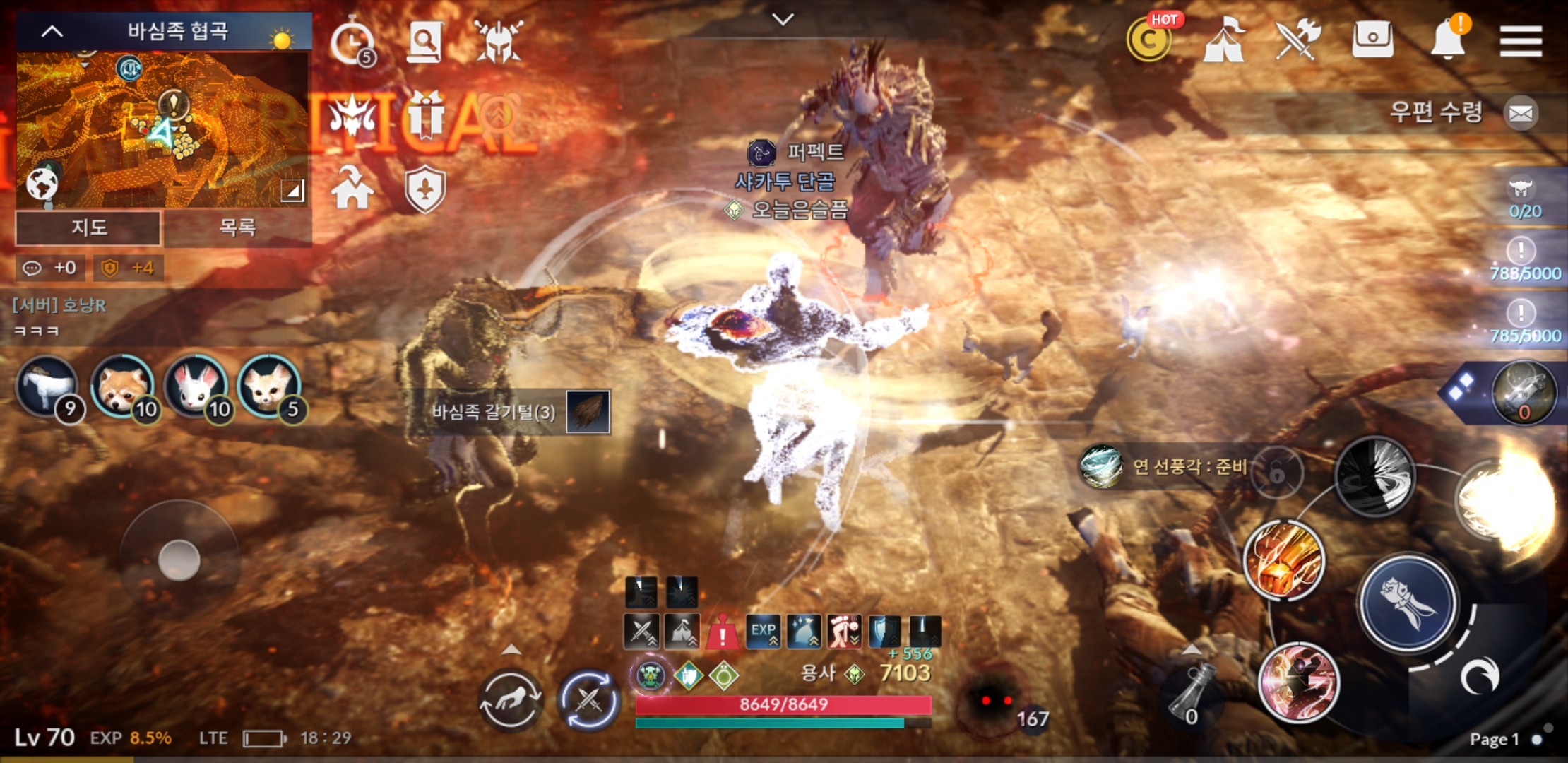
Task: Select the fennec fox pet icon
Action: (270, 386)
